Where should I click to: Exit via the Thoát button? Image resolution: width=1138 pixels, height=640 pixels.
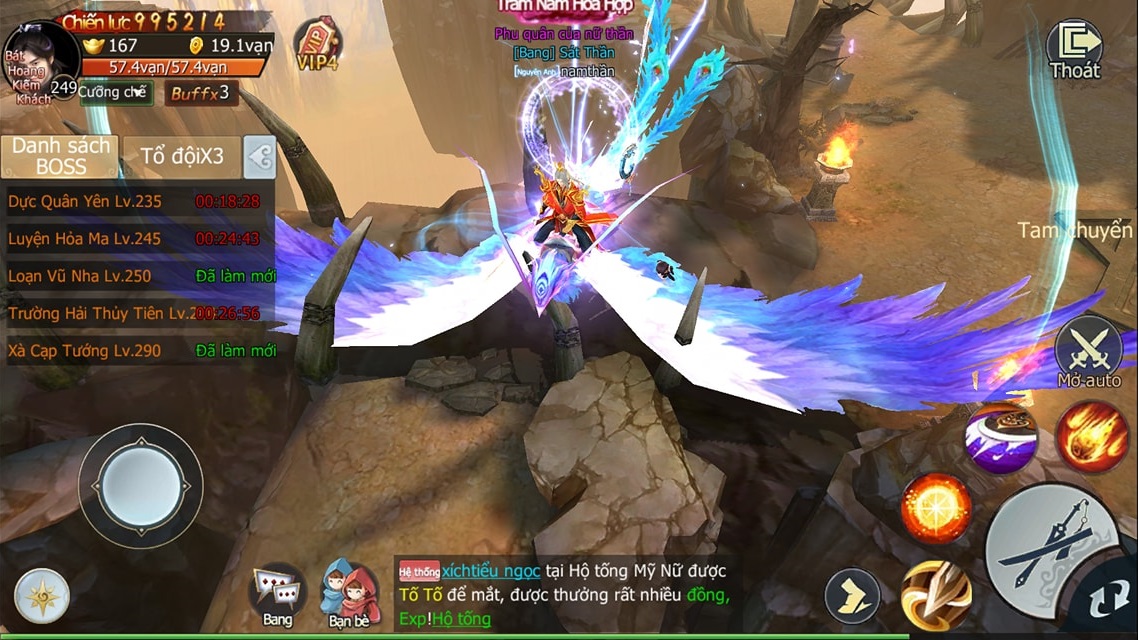(x=1074, y=50)
